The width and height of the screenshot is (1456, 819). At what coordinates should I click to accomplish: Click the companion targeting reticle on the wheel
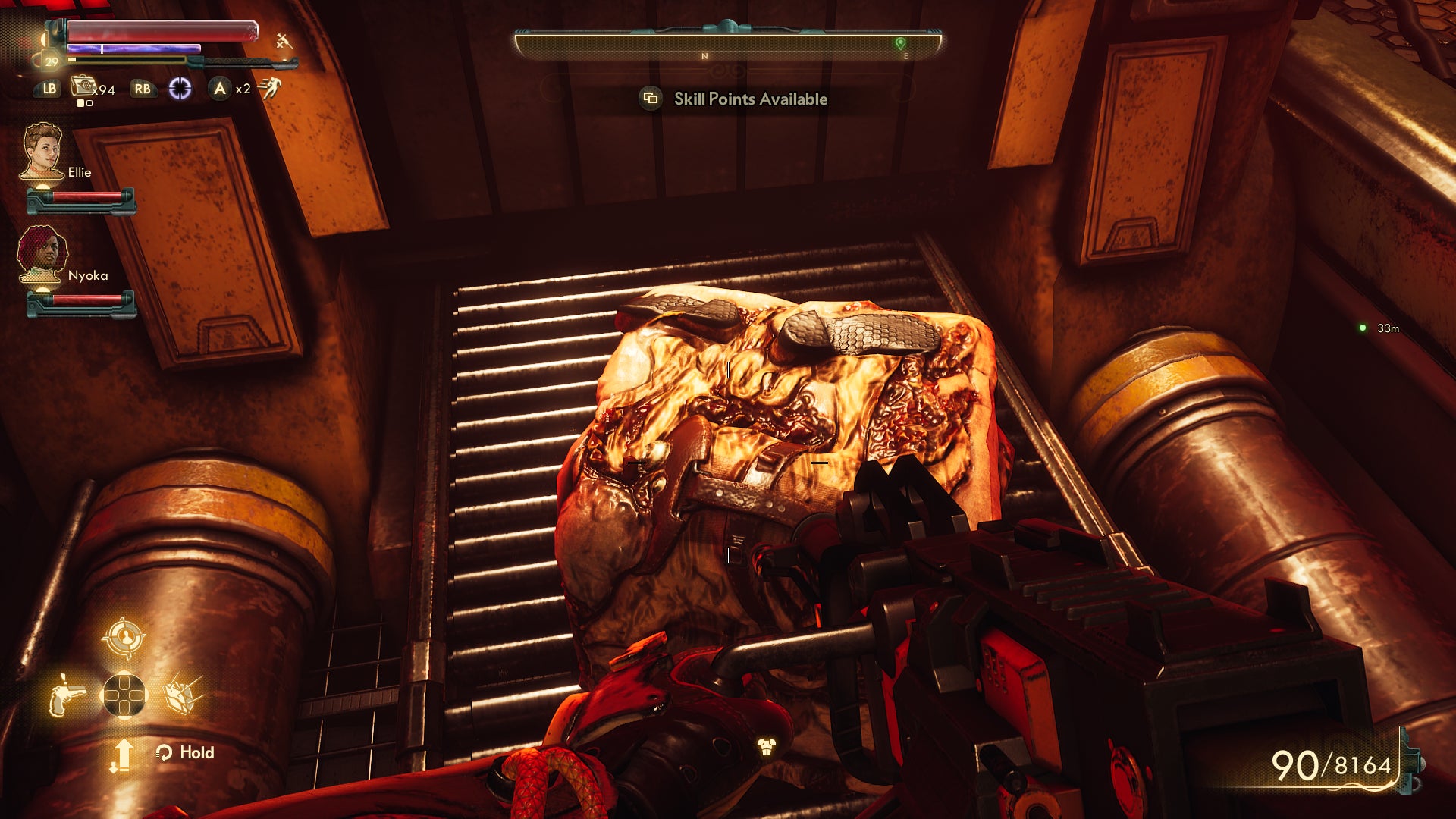(125, 639)
